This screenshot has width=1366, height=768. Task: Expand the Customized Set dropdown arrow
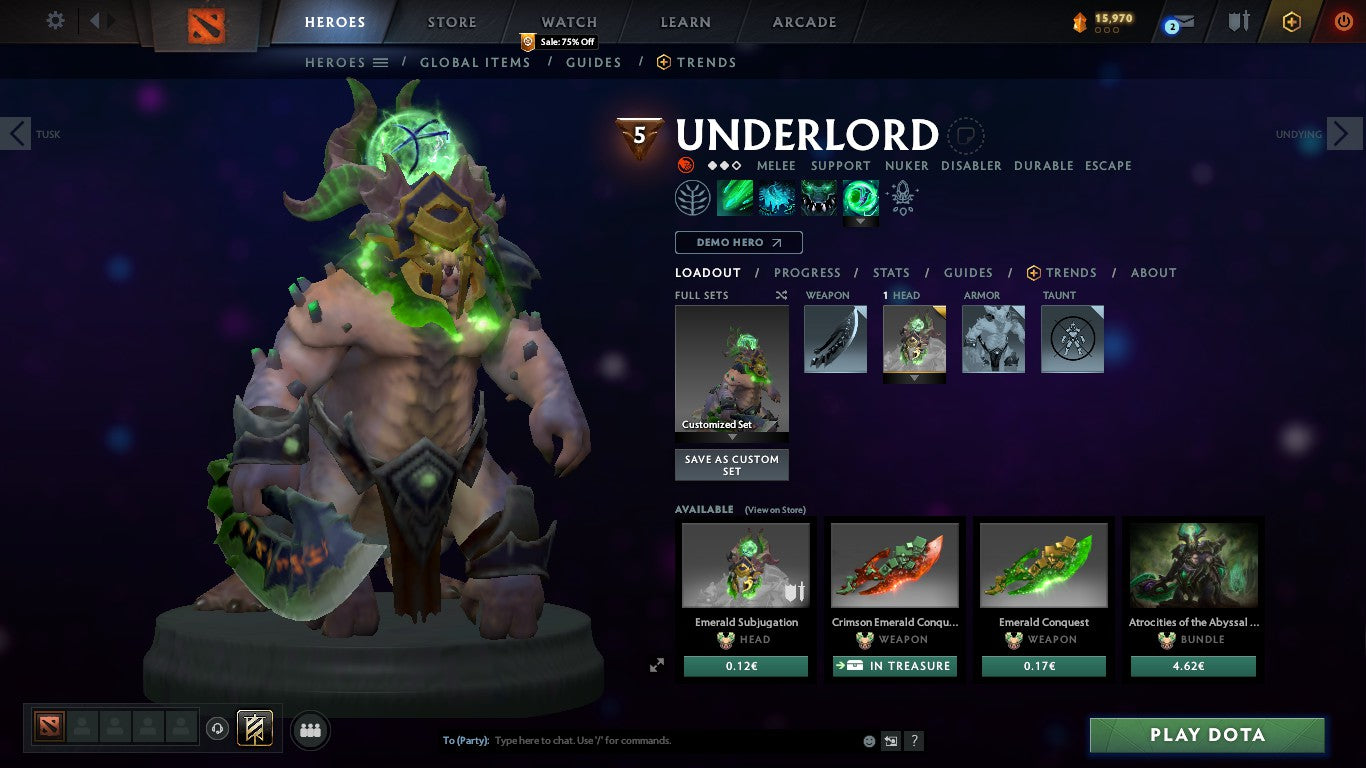[x=732, y=437]
